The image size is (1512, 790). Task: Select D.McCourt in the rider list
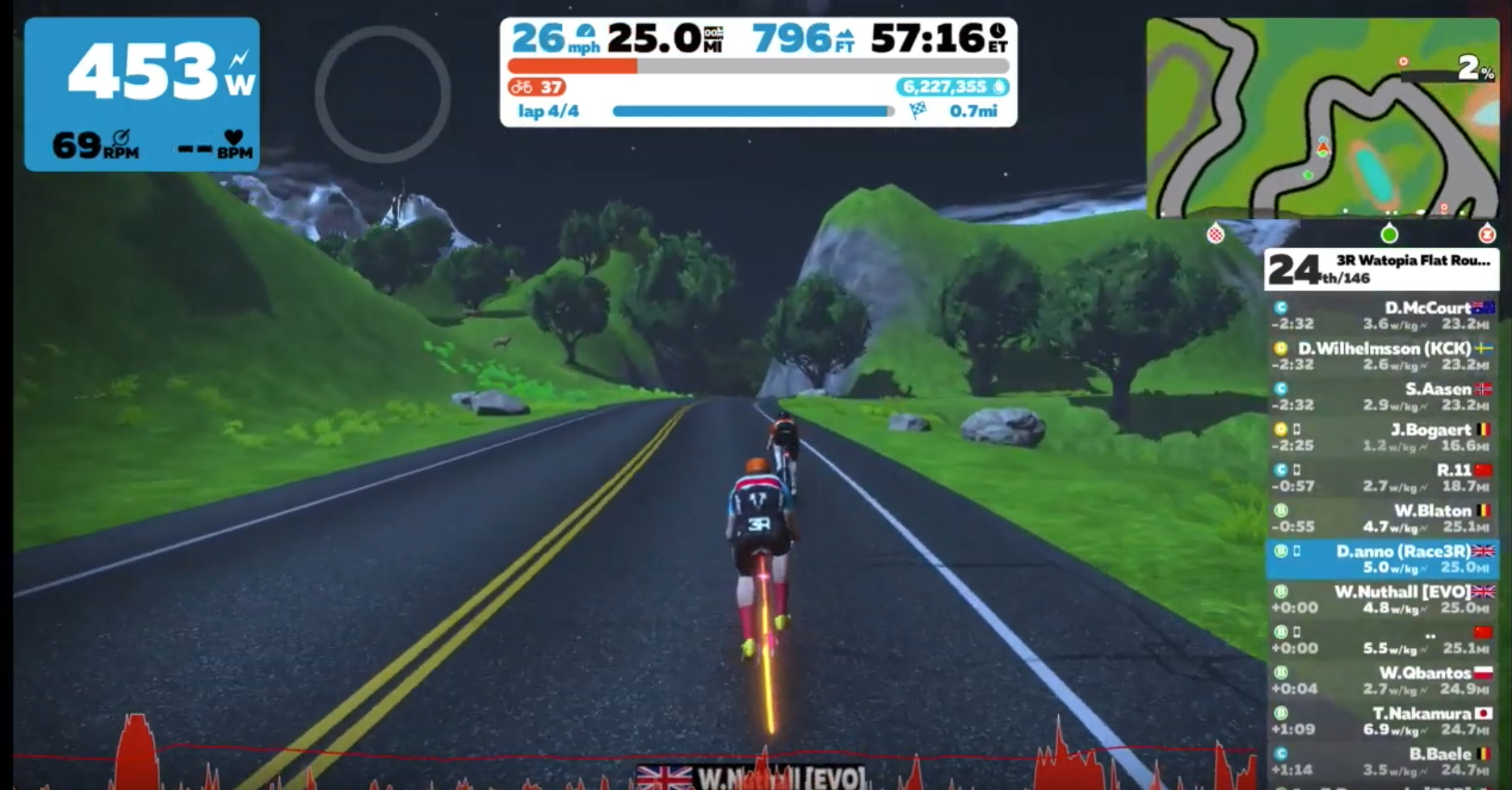pyautogui.click(x=1382, y=316)
